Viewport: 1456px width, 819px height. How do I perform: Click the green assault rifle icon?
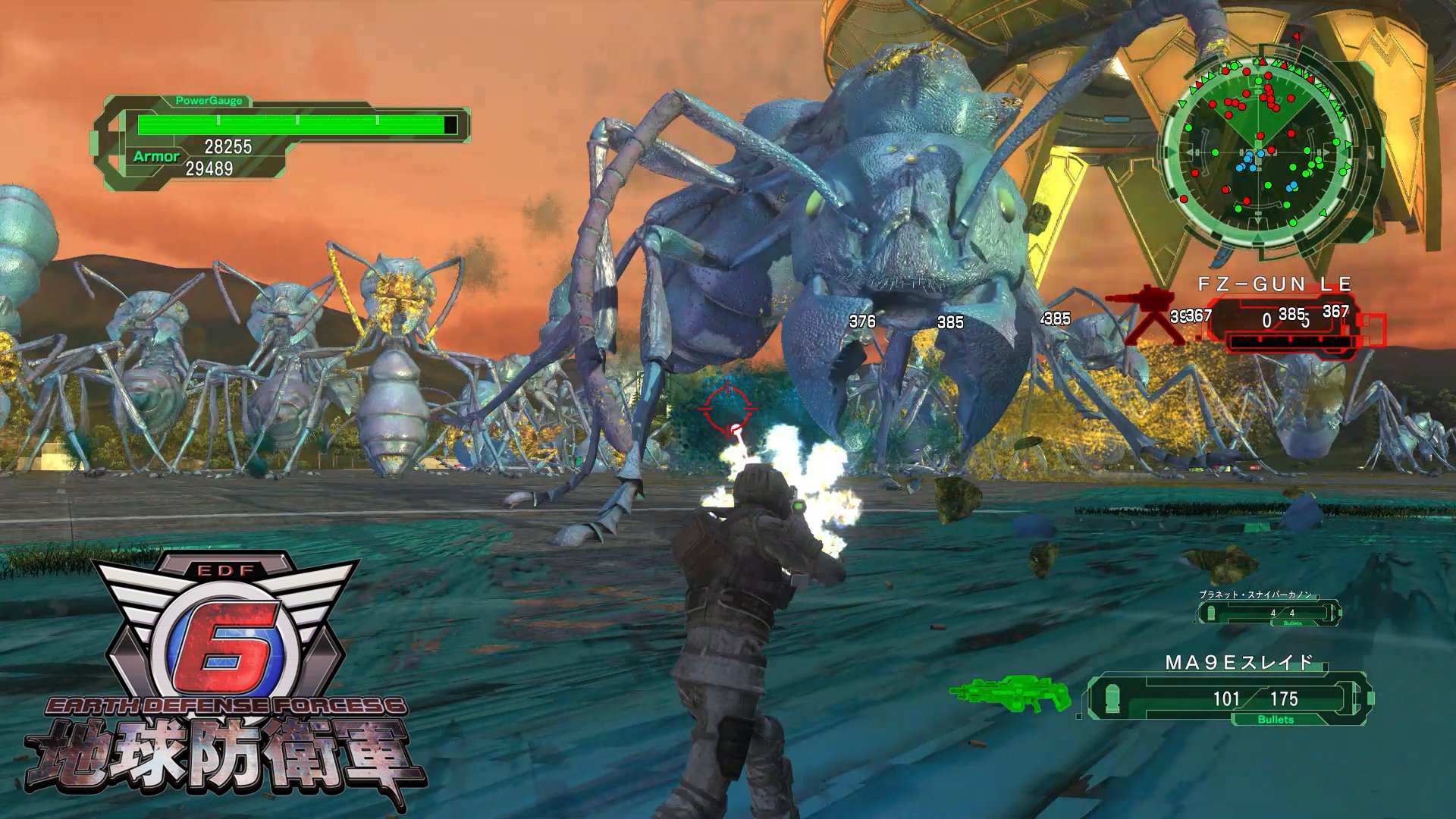click(x=1010, y=694)
